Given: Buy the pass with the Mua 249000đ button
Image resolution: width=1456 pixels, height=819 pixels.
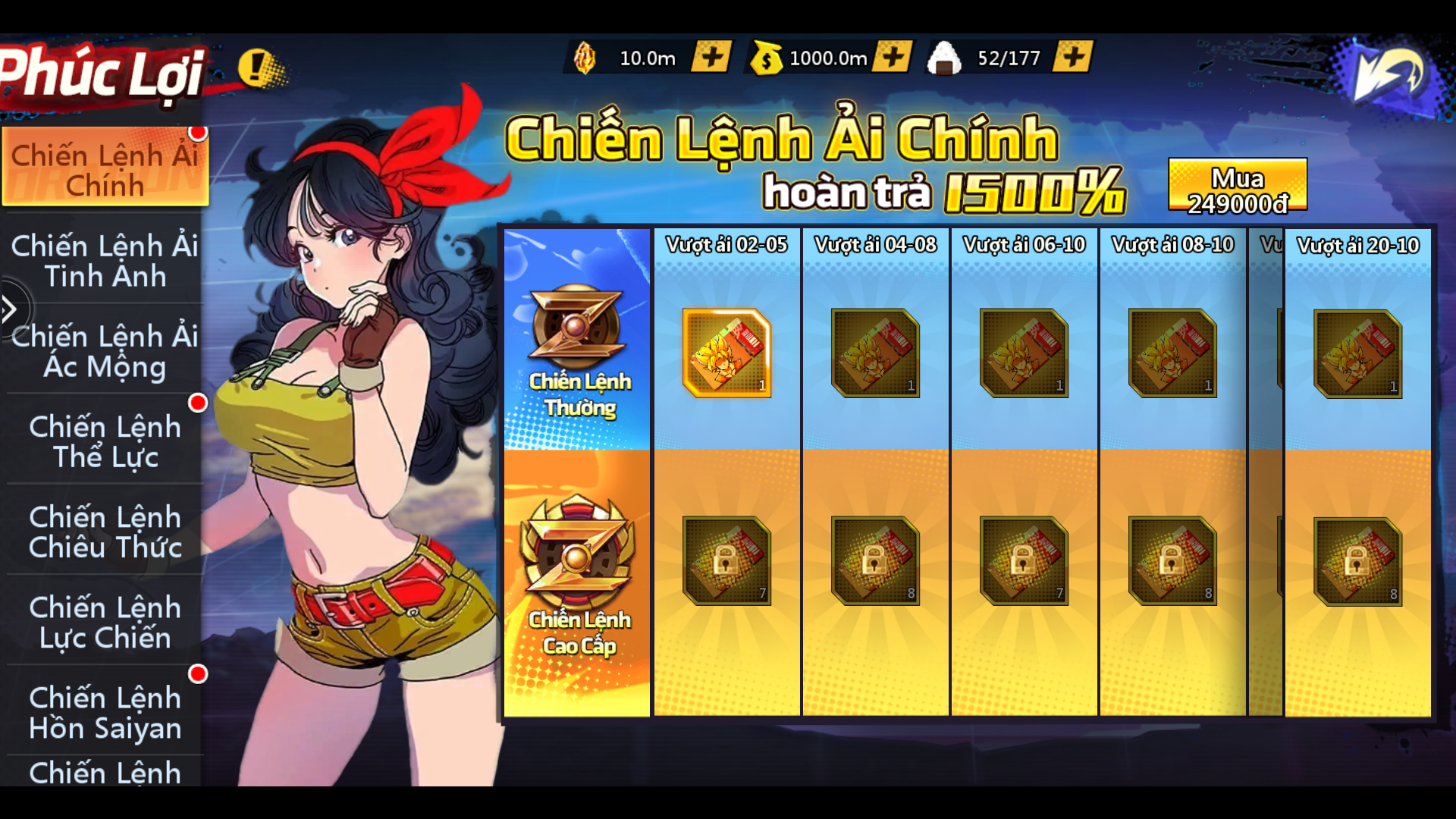Looking at the screenshot, I should (1237, 187).
